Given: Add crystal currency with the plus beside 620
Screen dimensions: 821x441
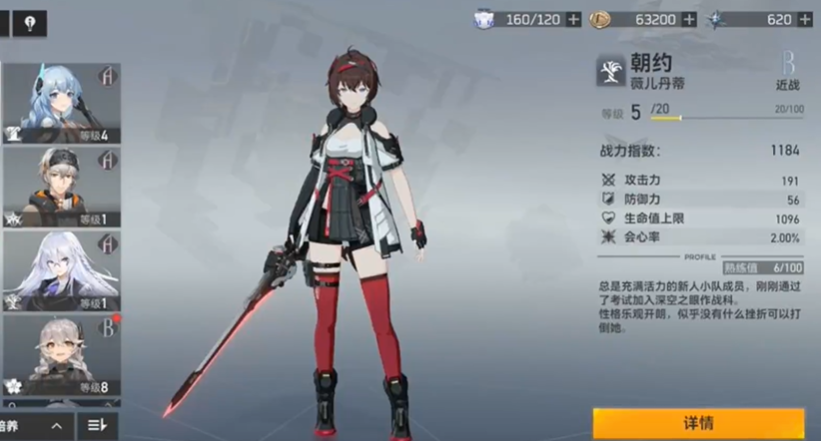Looking at the screenshot, I should pyautogui.click(x=805, y=19).
